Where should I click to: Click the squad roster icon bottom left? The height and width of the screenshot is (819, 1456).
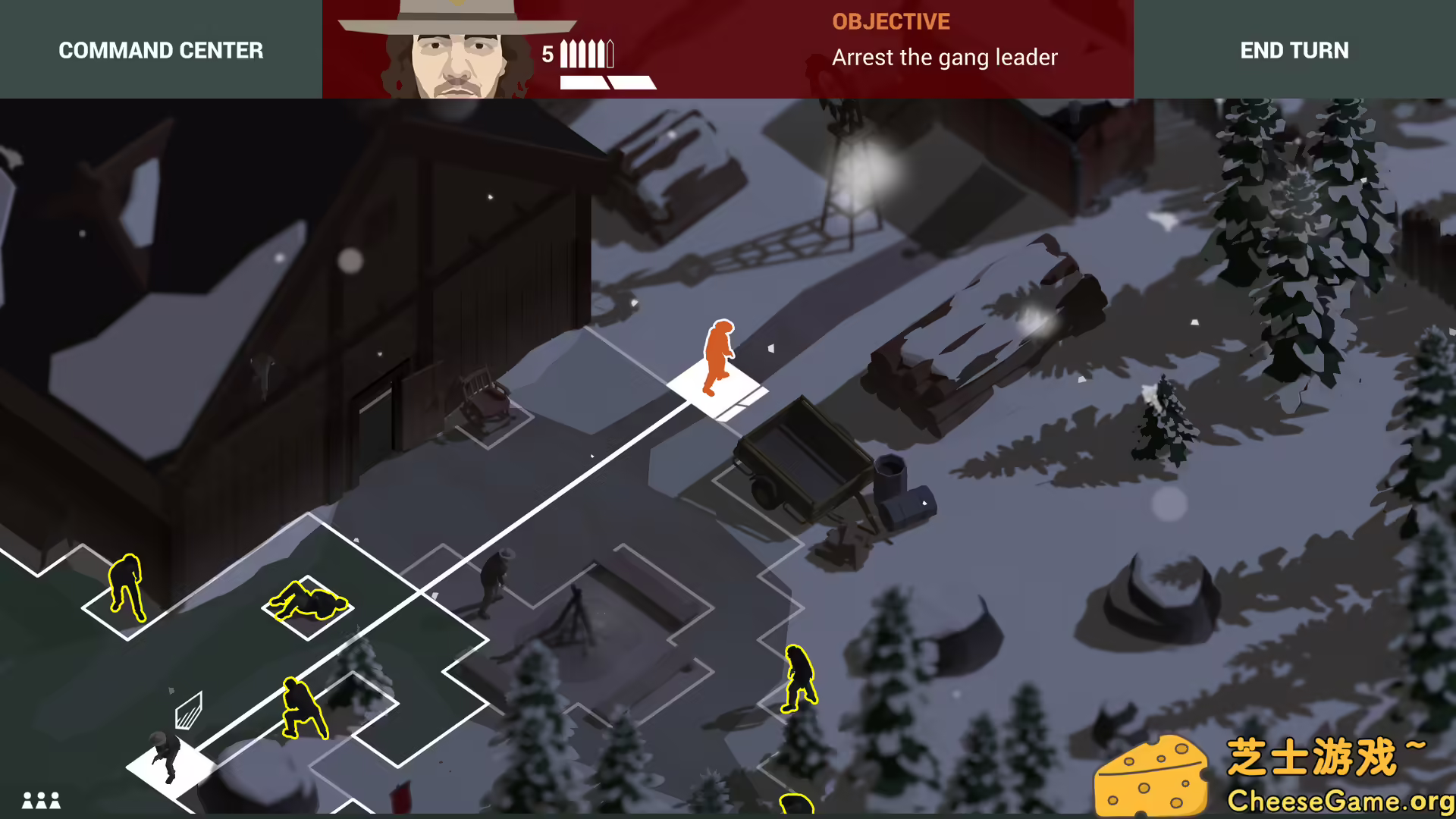click(42, 800)
